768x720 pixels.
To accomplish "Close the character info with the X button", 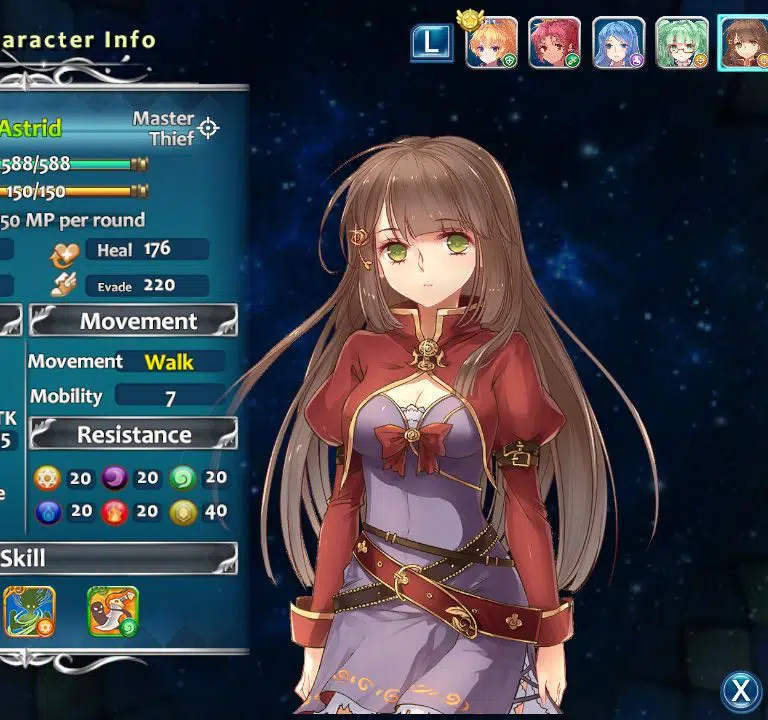I will (741, 690).
